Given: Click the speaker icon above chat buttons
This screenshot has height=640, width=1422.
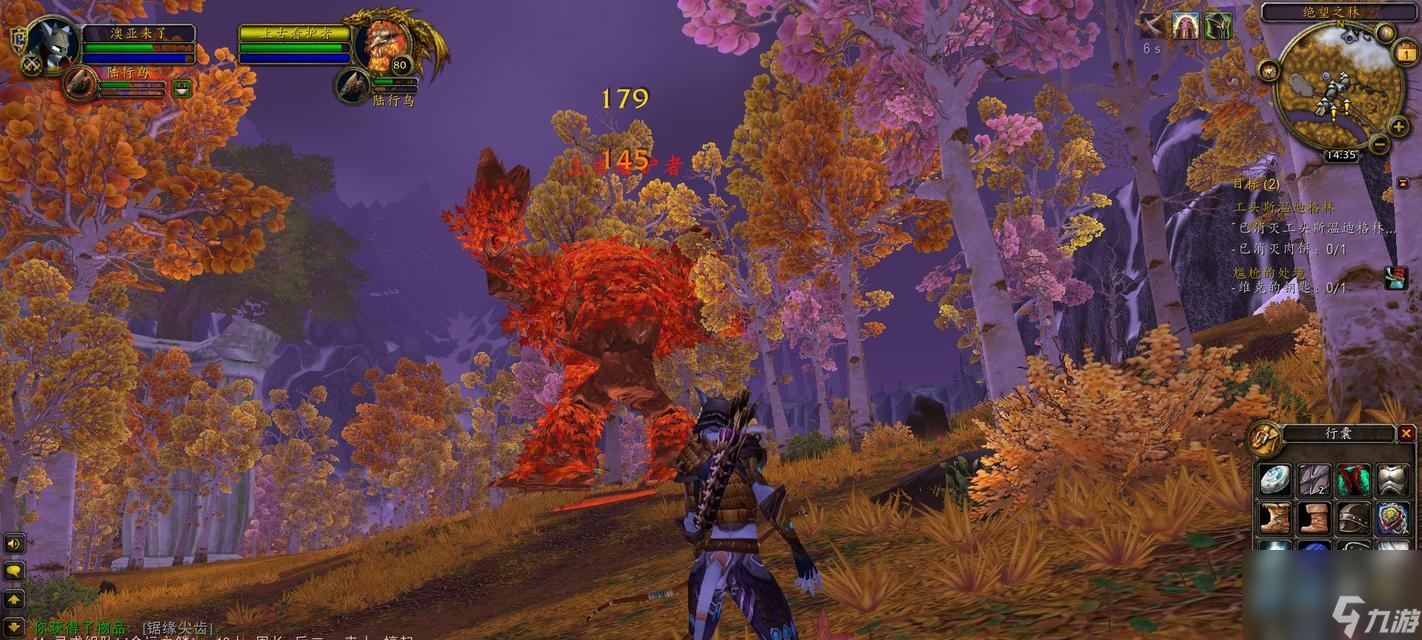Looking at the screenshot, I should click(14, 544).
